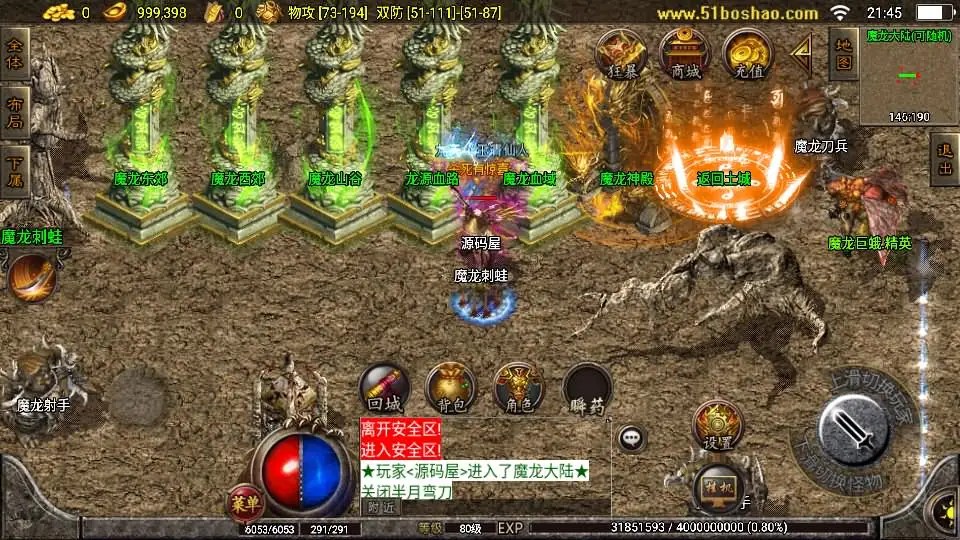This screenshot has width=960, height=540.
Task: Use the 回城 return scroll
Action: coord(385,388)
